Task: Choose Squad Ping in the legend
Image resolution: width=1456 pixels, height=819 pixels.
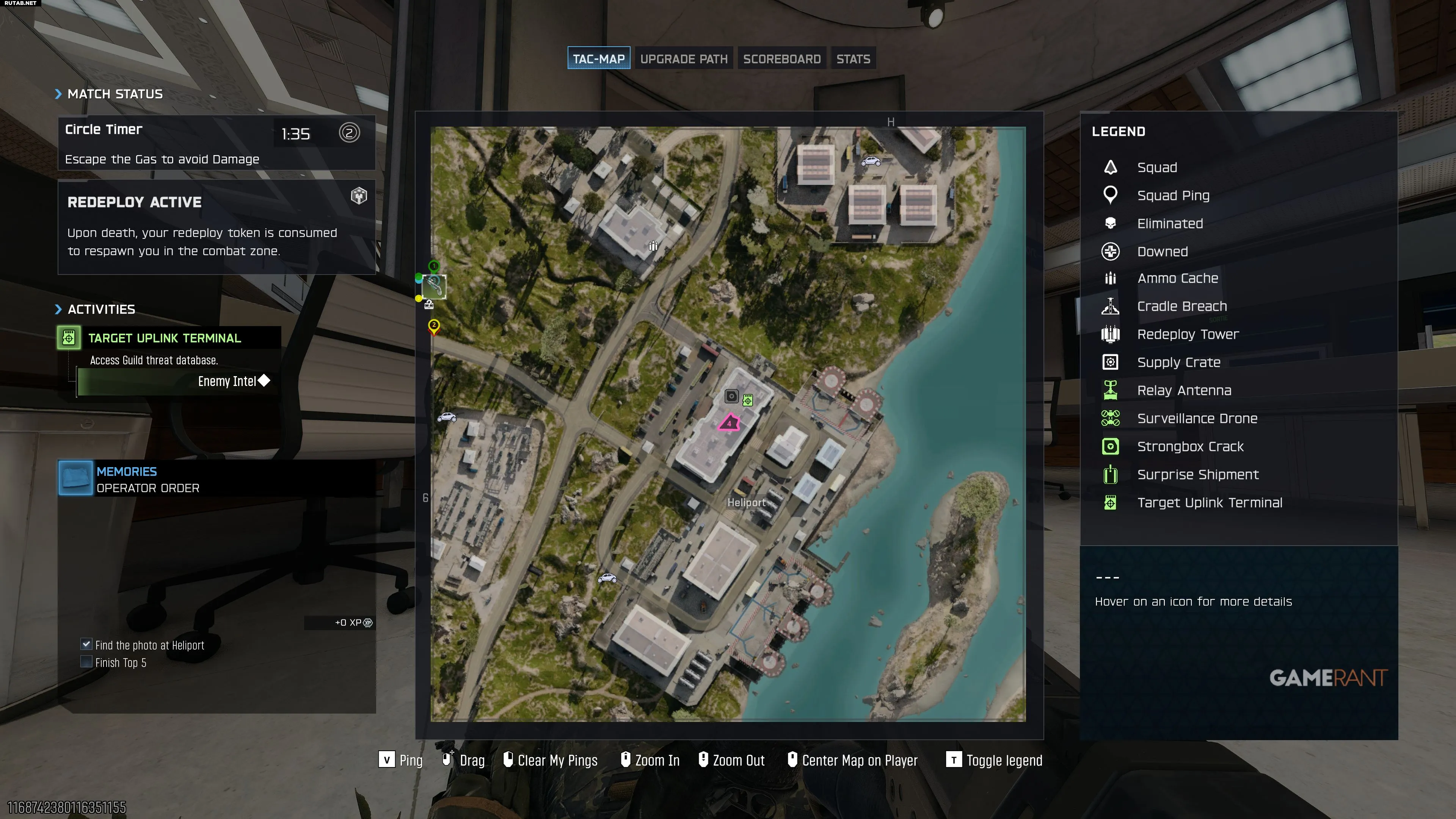Action: (1173, 196)
